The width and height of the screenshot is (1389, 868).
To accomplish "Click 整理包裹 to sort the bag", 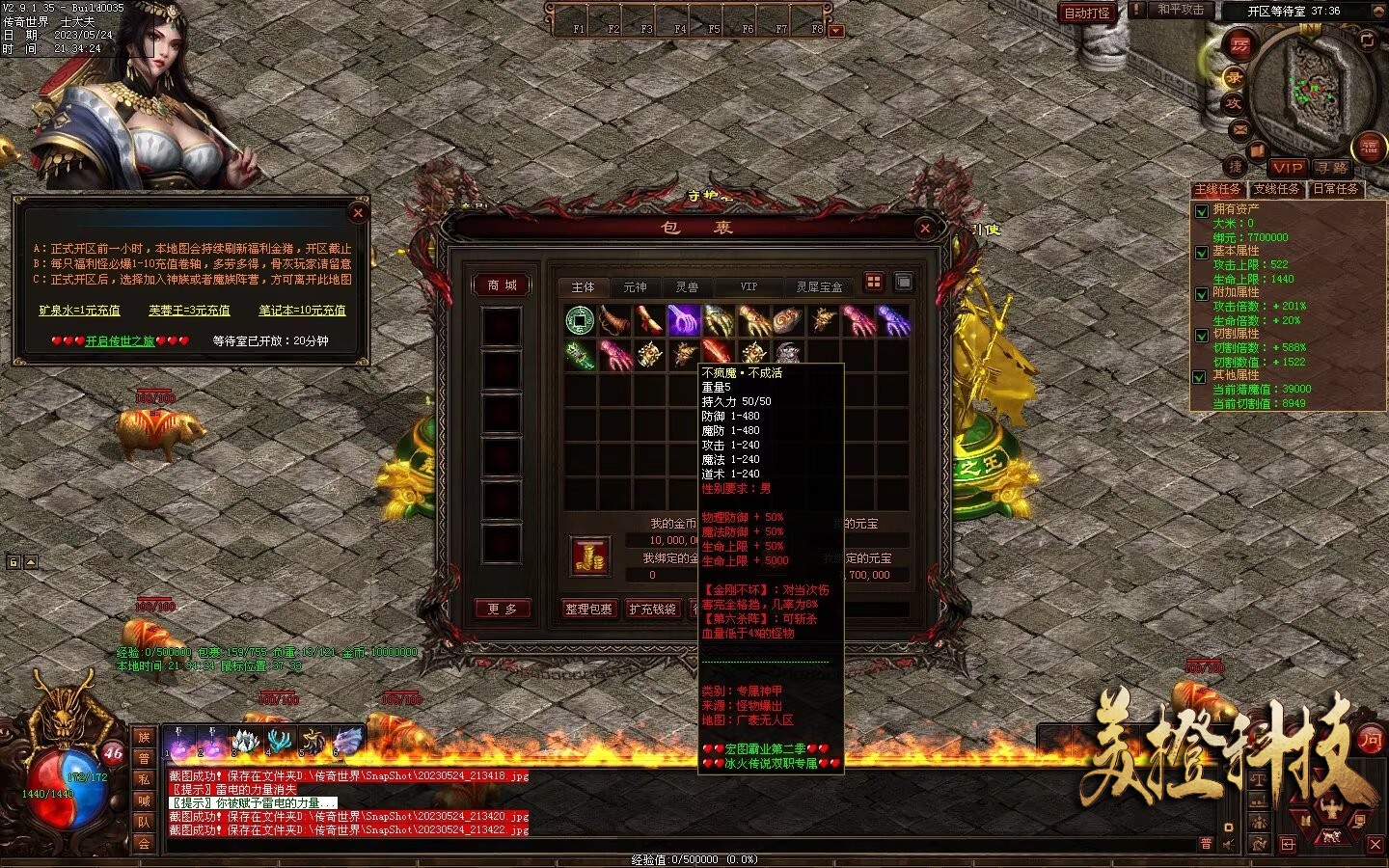I will [588, 610].
